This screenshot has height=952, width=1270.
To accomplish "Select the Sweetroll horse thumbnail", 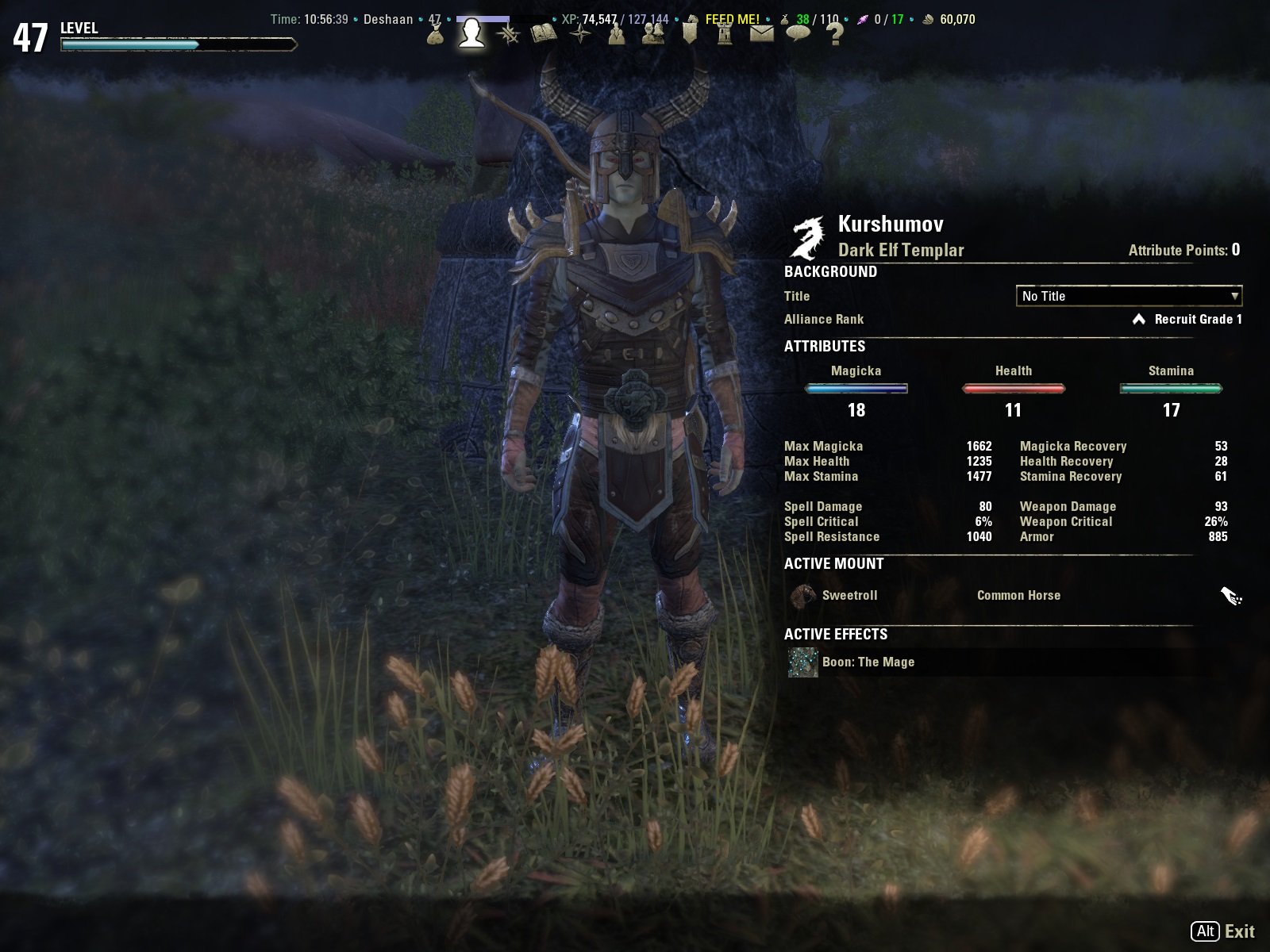I will pyautogui.click(x=802, y=595).
